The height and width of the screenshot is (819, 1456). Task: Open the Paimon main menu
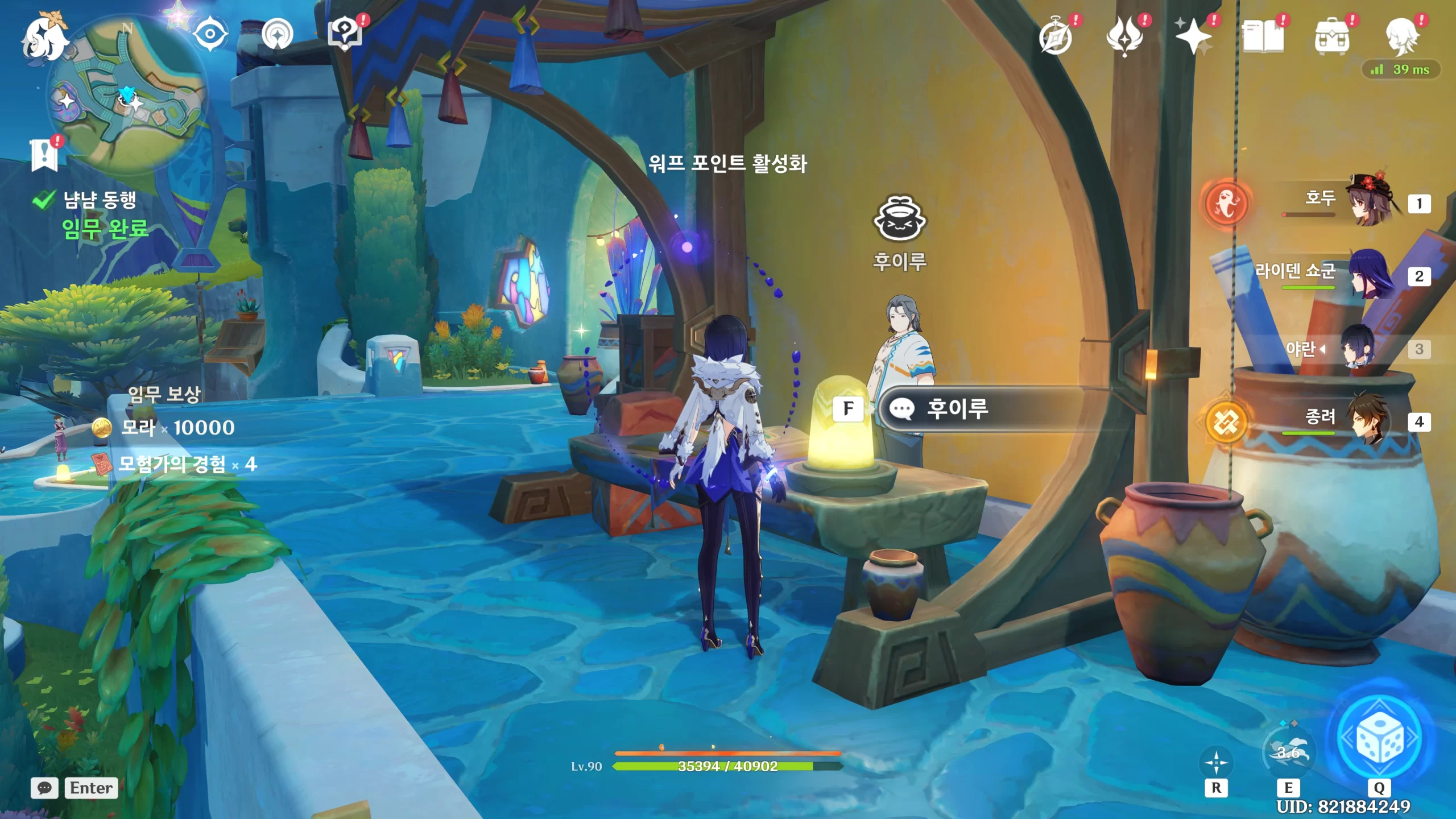click(x=44, y=38)
